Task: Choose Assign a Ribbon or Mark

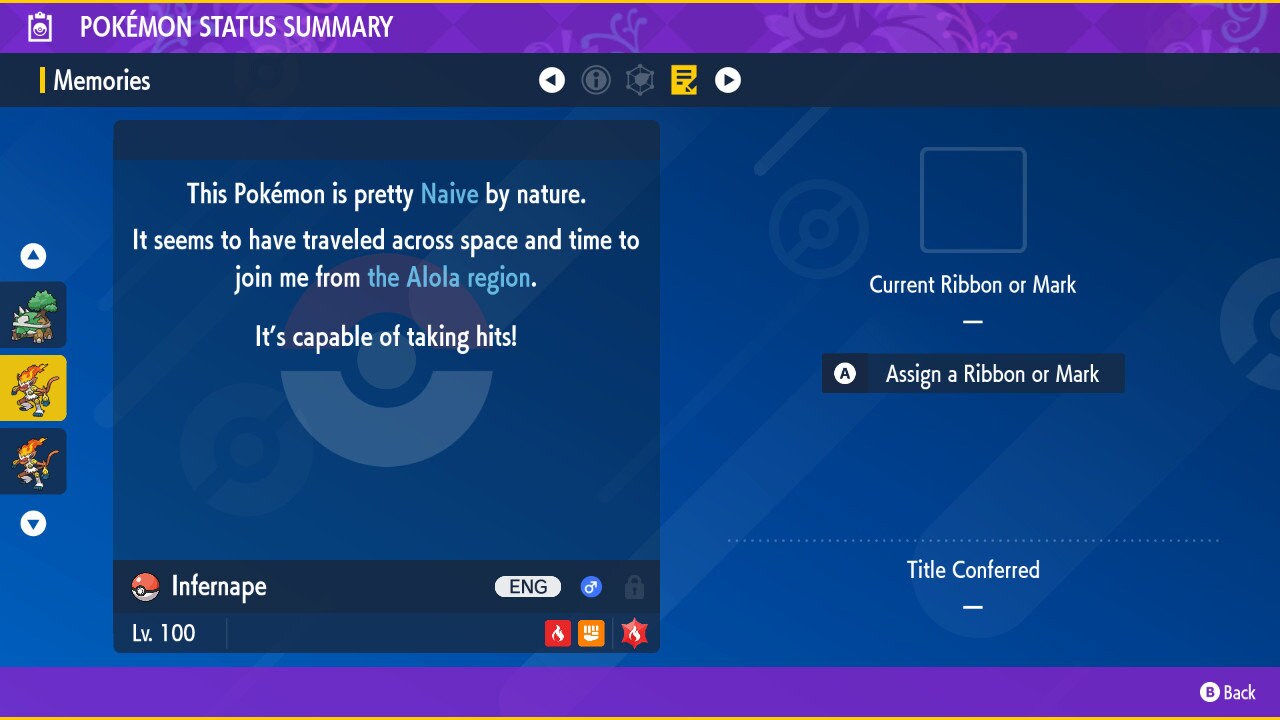Action: pos(973,374)
